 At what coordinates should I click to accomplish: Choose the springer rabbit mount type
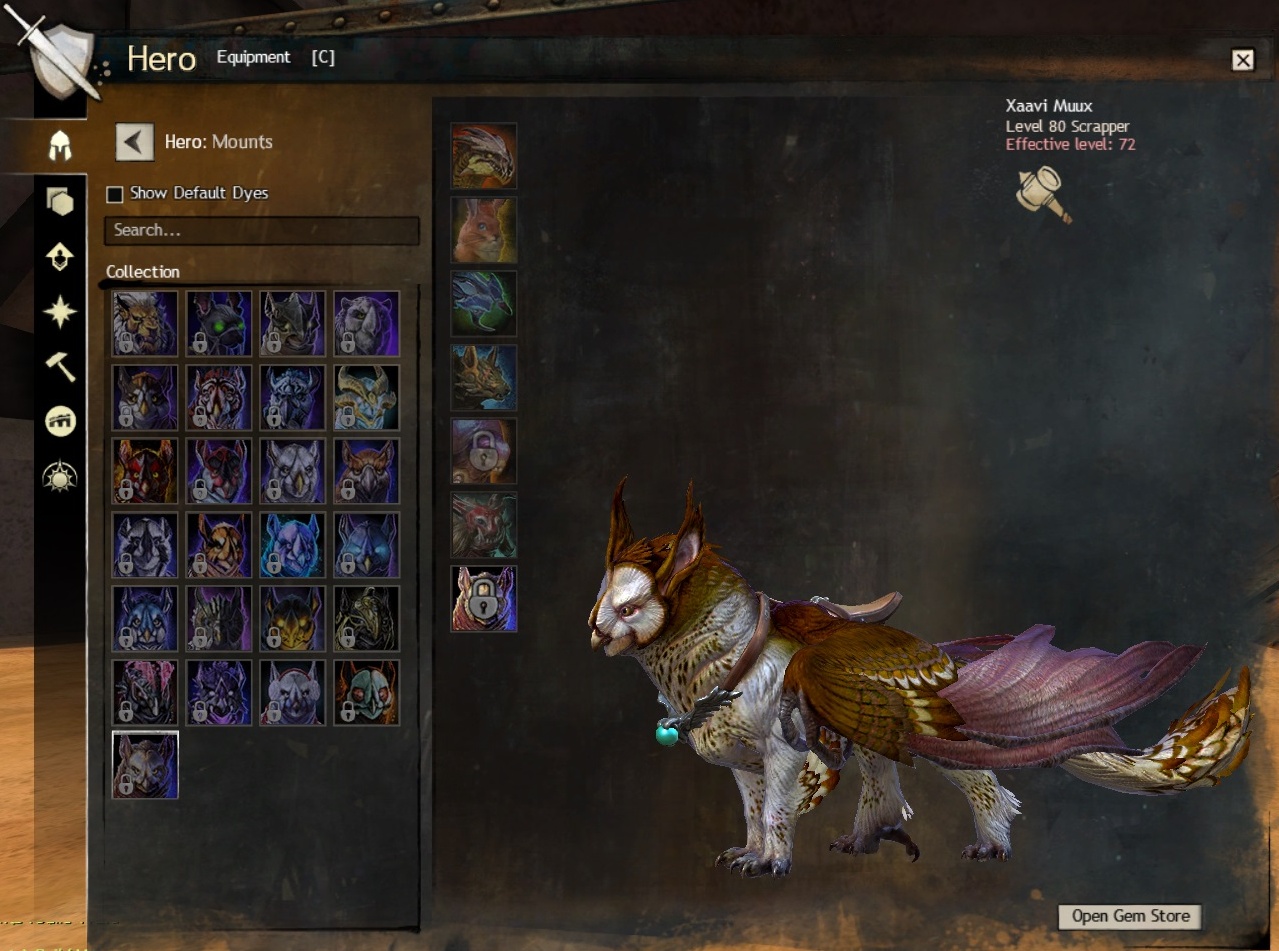click(484, 230)
